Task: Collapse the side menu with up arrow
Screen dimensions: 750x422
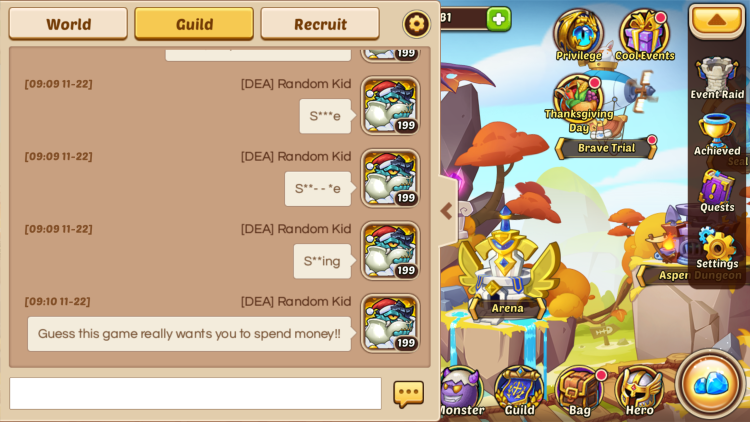Action: [x=716, y=20]
